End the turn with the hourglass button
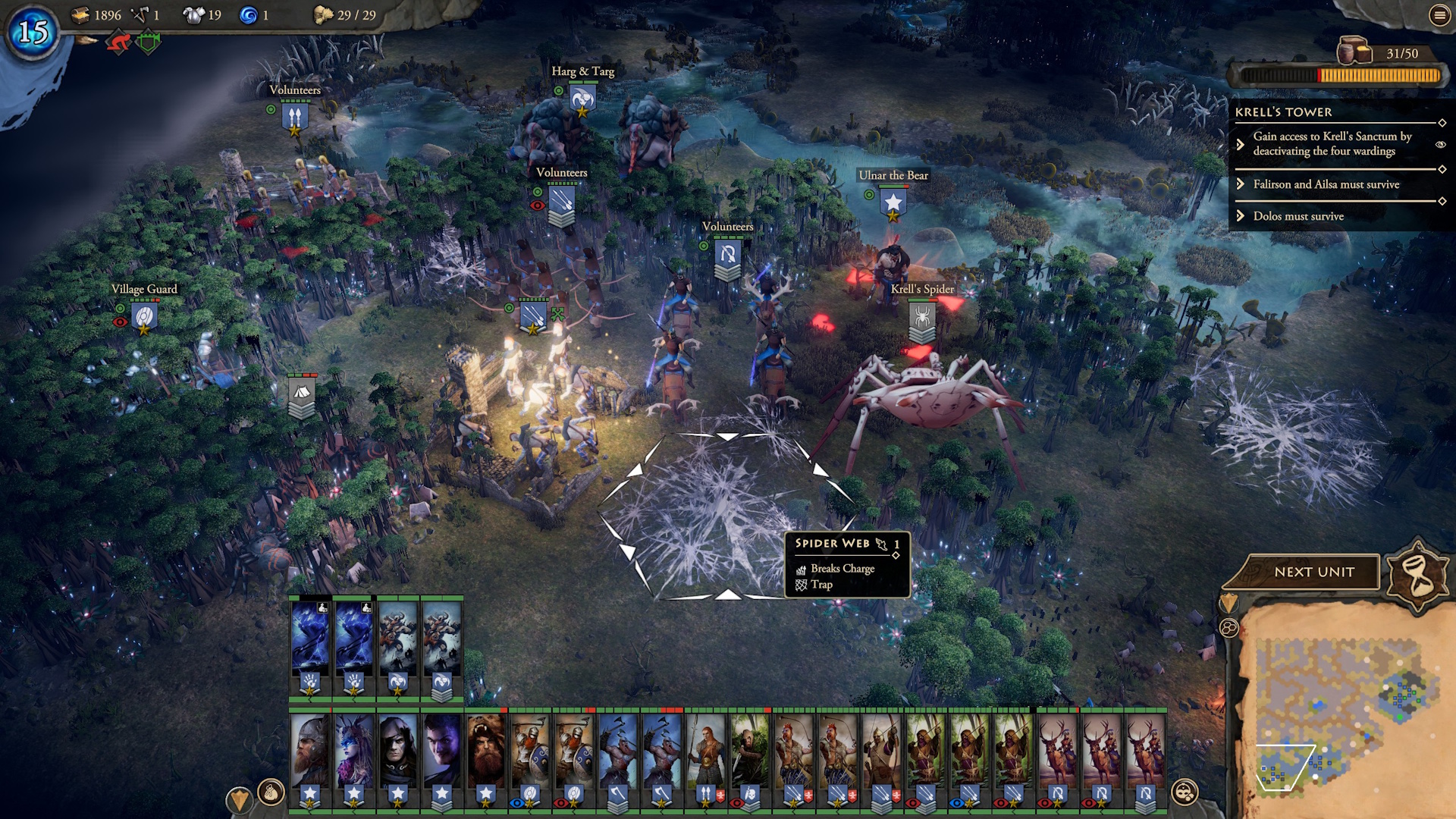The height and width of the screenshot is (819, 1456). point(1418,574)
